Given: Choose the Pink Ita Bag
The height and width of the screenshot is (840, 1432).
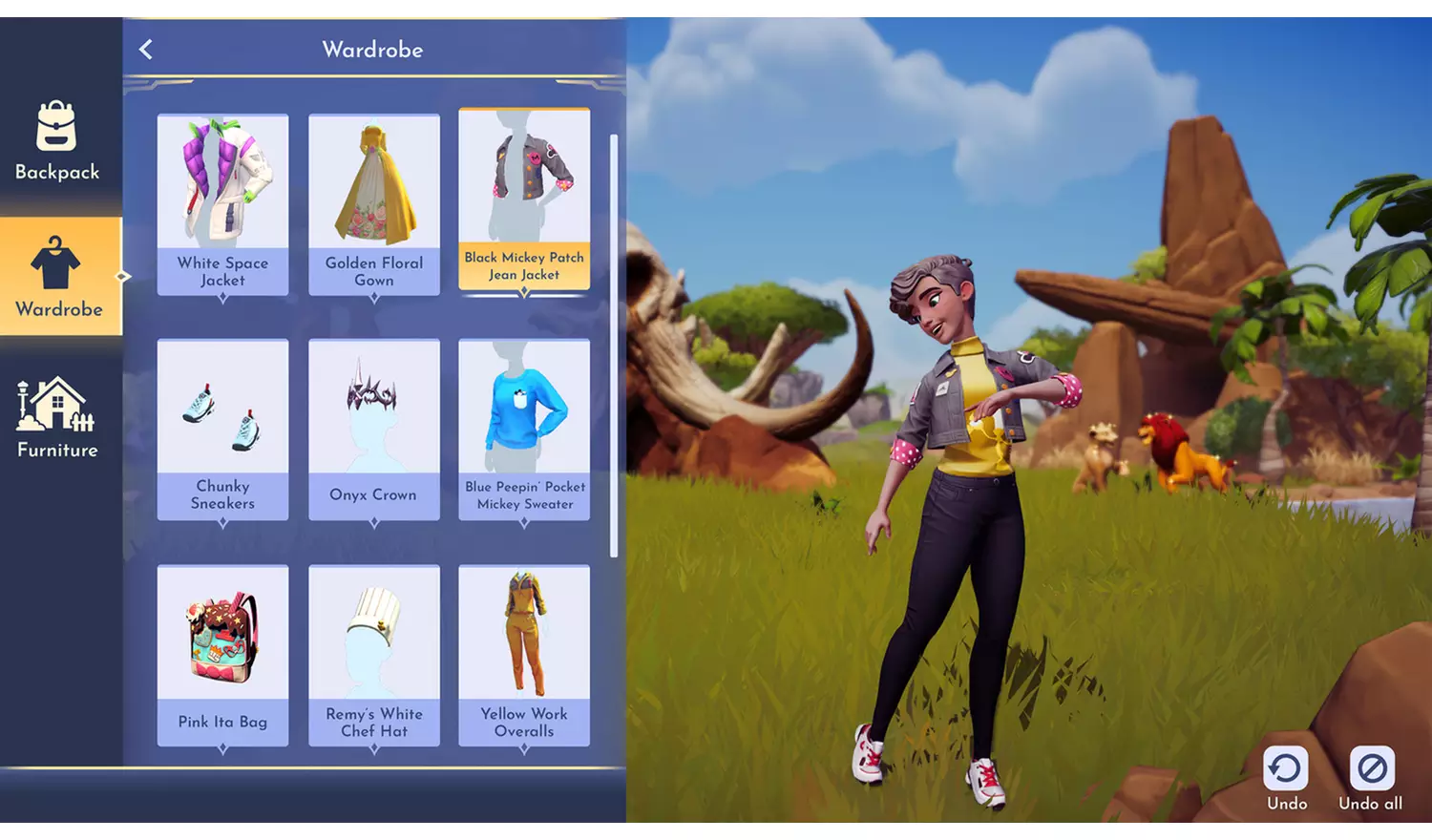Looking at the screenshot, I should point(222,655).
